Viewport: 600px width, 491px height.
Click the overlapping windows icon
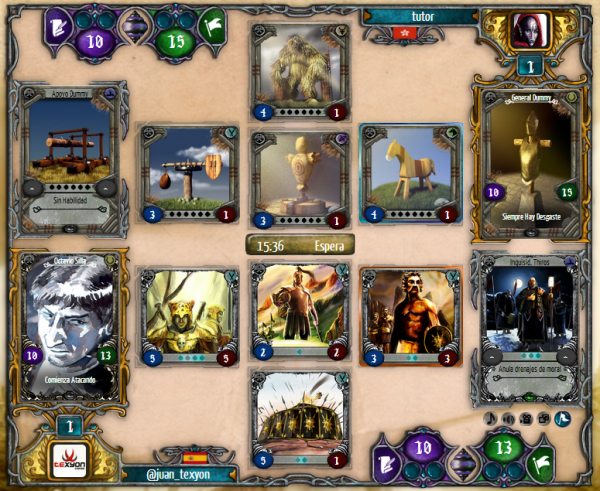pyautogui.click(x=543, y=417)
